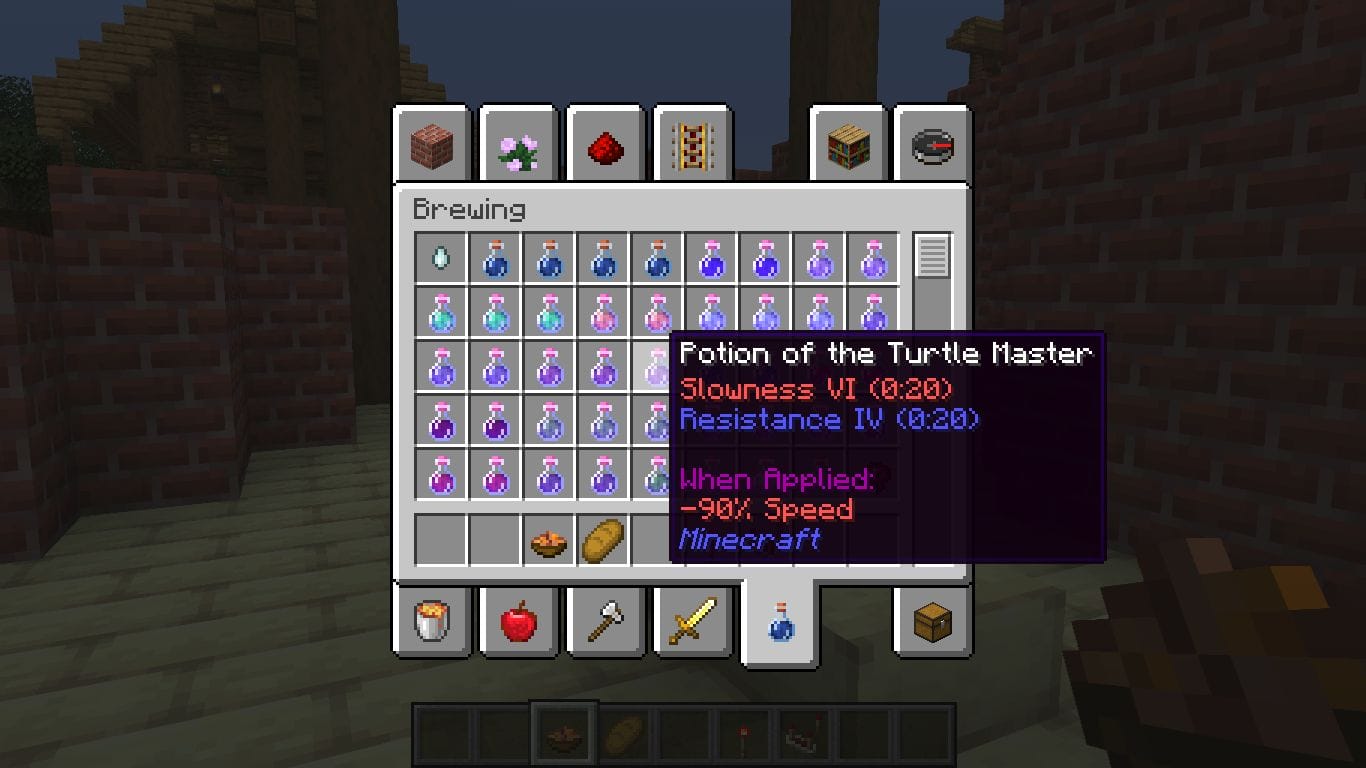Viewport: 1366px width, 768px height.
Task: Select the redstone torch in the hotbar
Action: [x=745, y=733]
